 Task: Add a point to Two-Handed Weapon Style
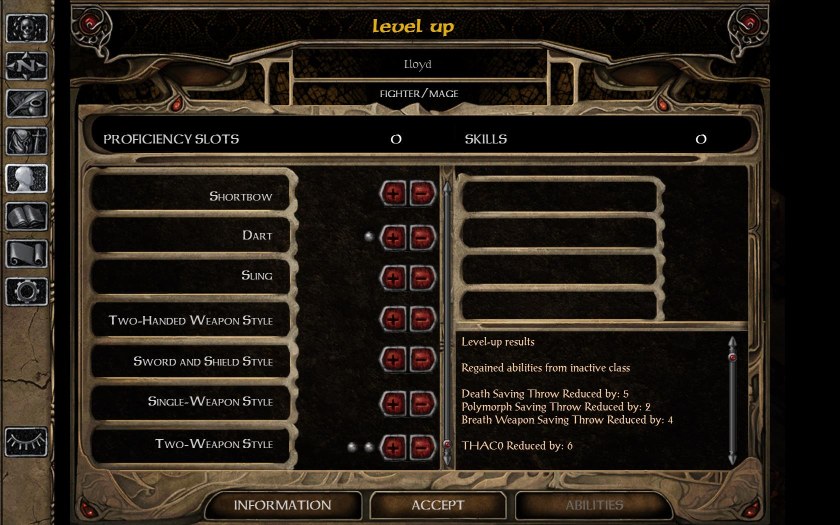click(394, 320)
